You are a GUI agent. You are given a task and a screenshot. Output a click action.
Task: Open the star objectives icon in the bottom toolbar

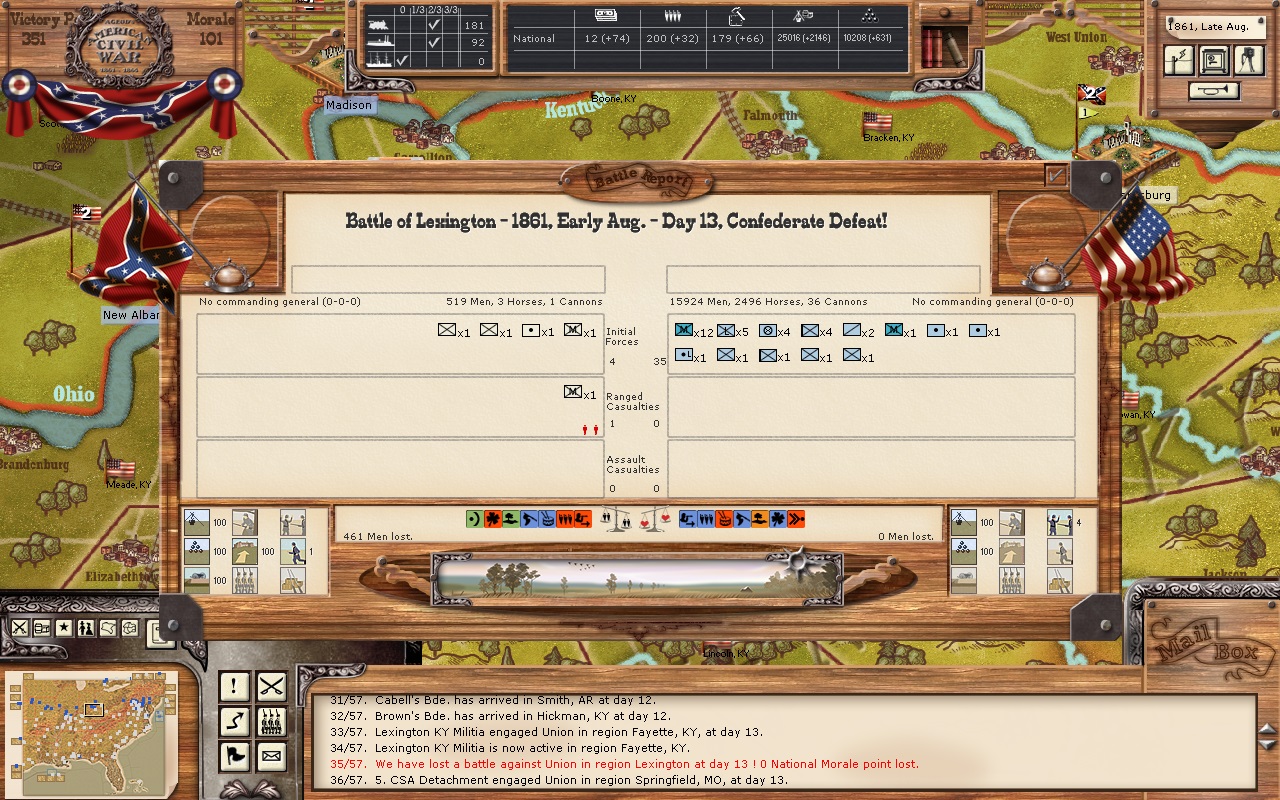coord(62,627)
